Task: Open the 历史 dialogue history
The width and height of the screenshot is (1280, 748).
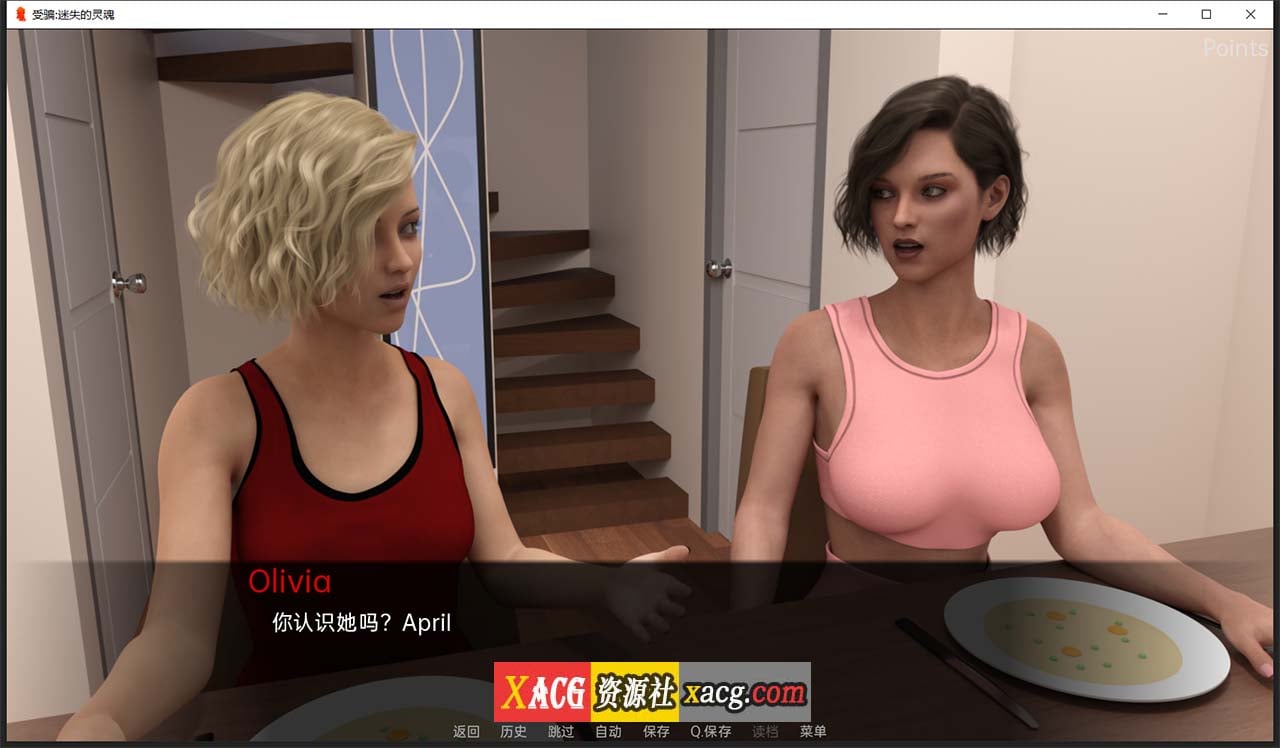Action: pos(513,731)
